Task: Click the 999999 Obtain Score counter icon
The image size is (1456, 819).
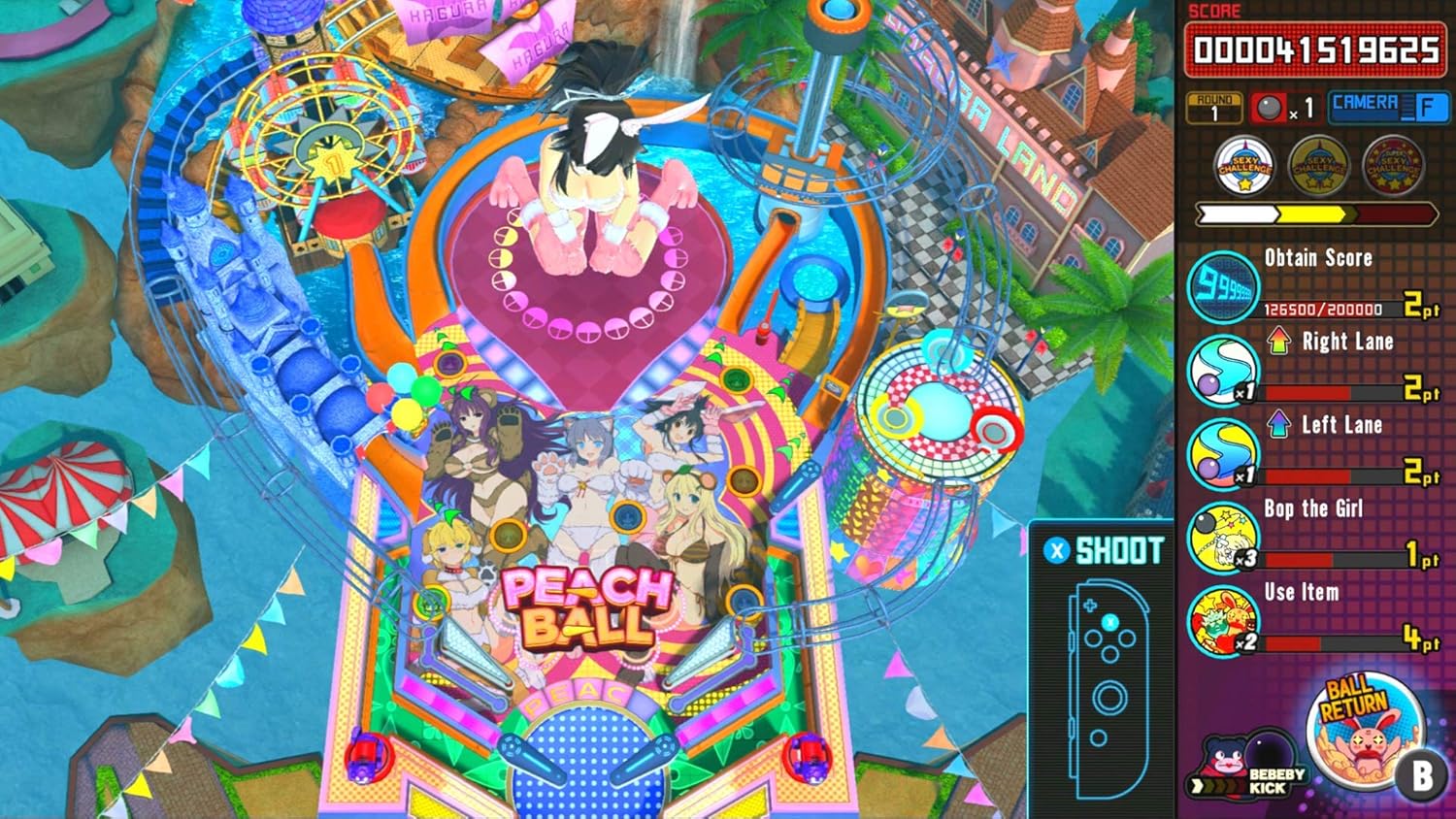Action: point(1222,284)
